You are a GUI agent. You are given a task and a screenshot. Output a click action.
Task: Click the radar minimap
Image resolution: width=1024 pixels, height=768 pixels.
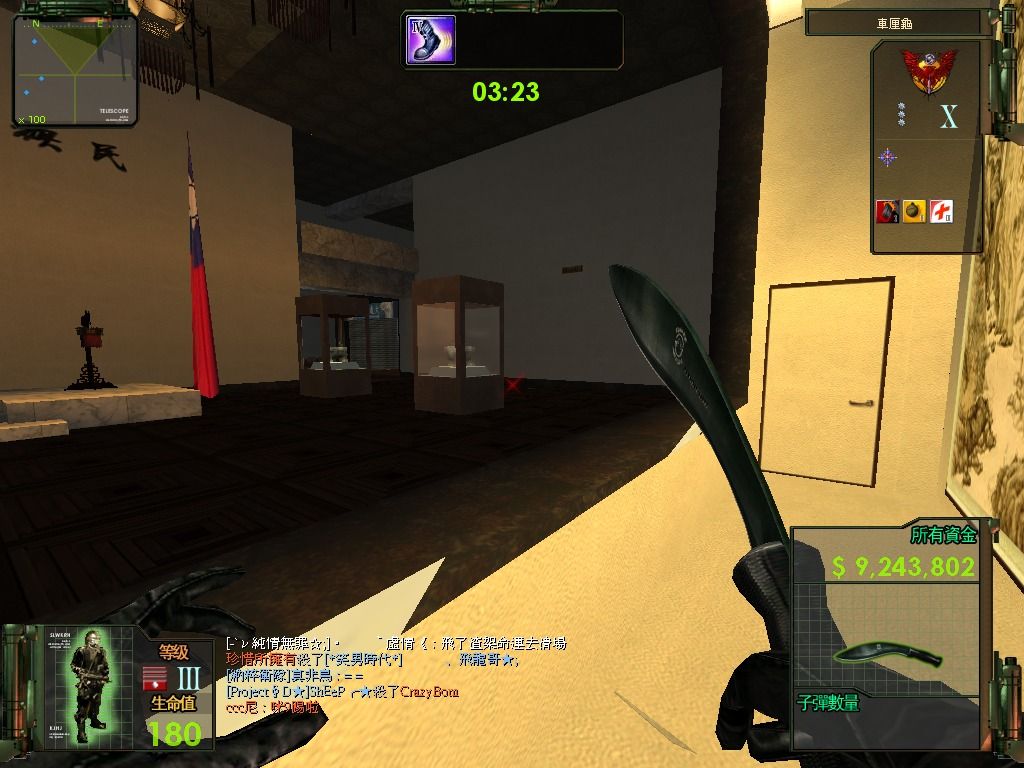[75, 70]
